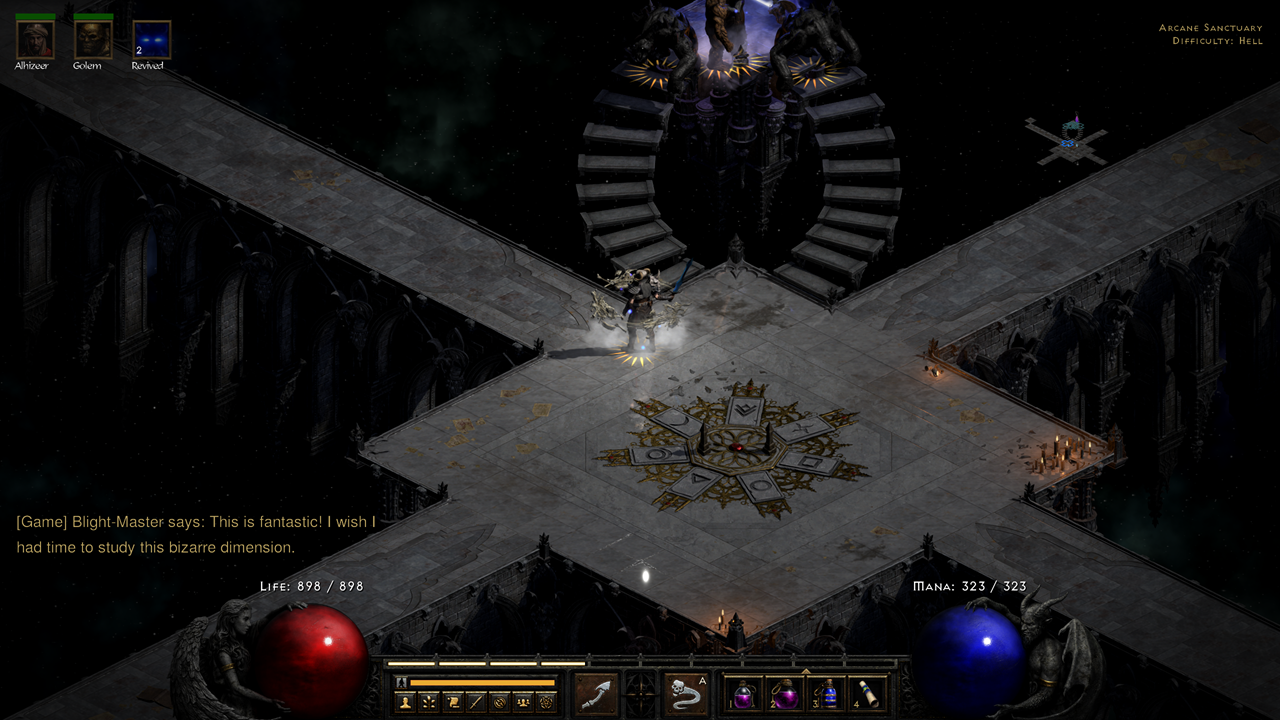
Task: Toggle run/walk using the running figure icon
Action: click(402, 682)
